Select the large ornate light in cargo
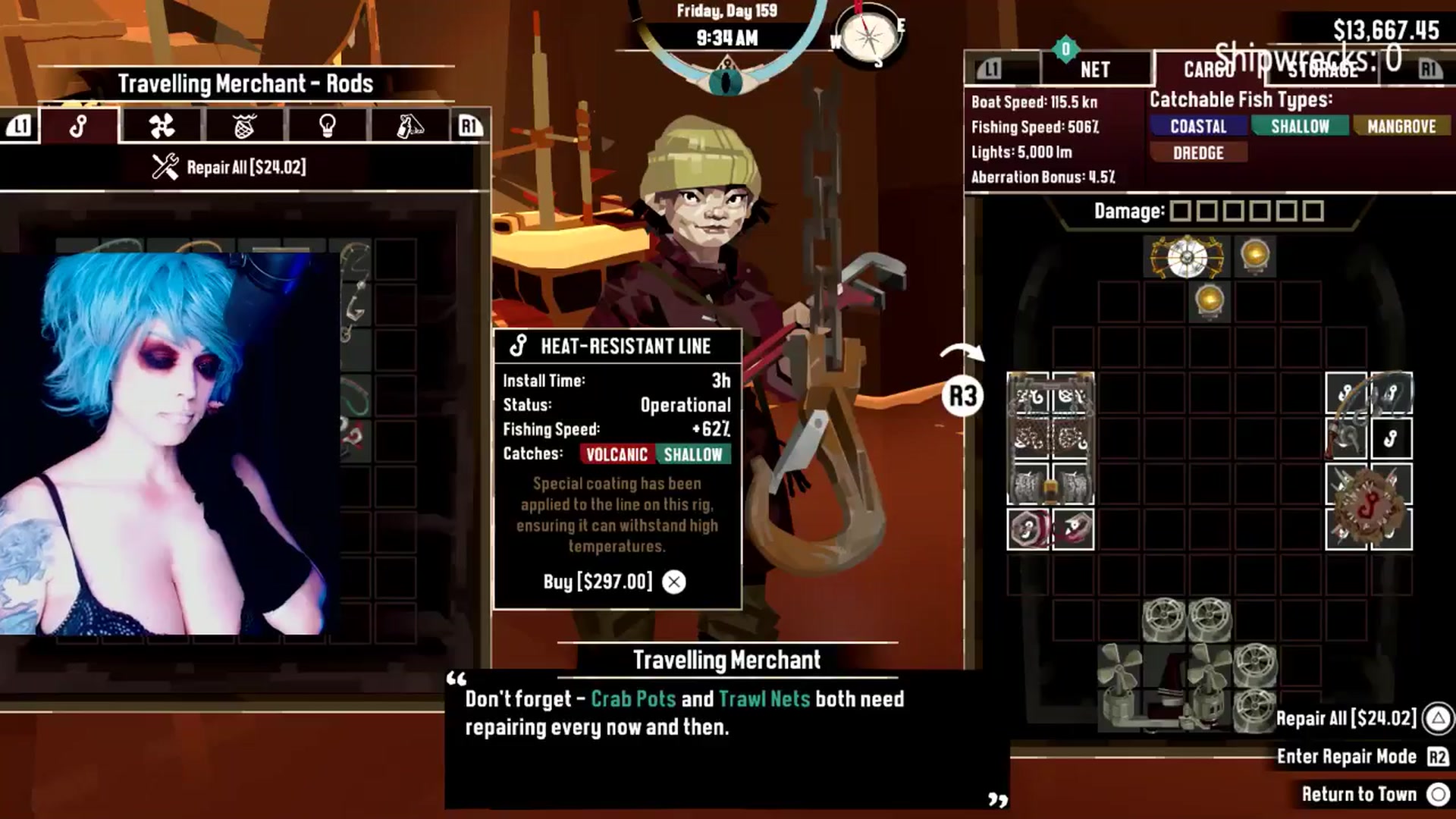The height and width of the screenshot is (819, 1456). (x=1187, y=258)
